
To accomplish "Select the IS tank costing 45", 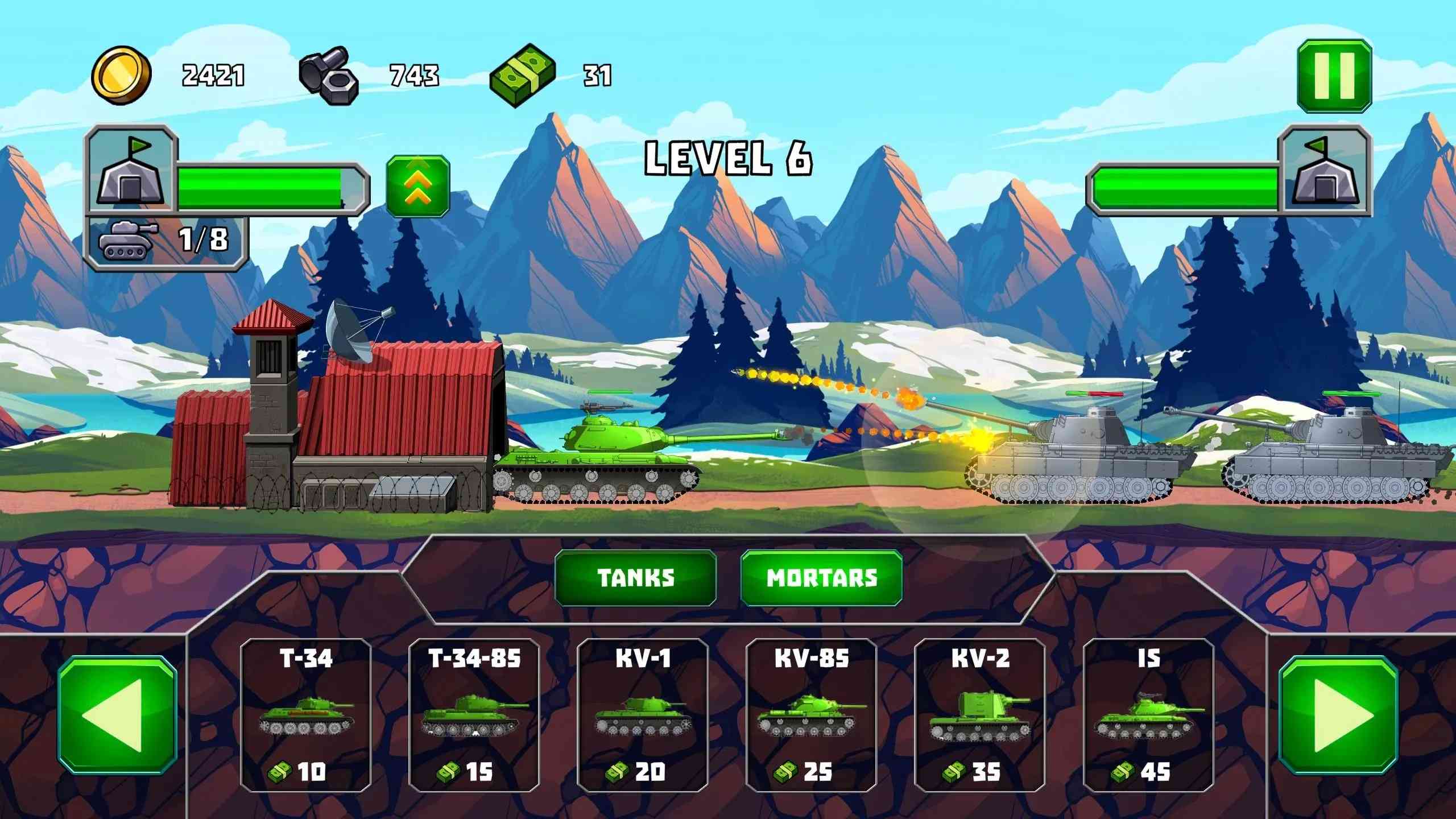I will point(1148,715).
